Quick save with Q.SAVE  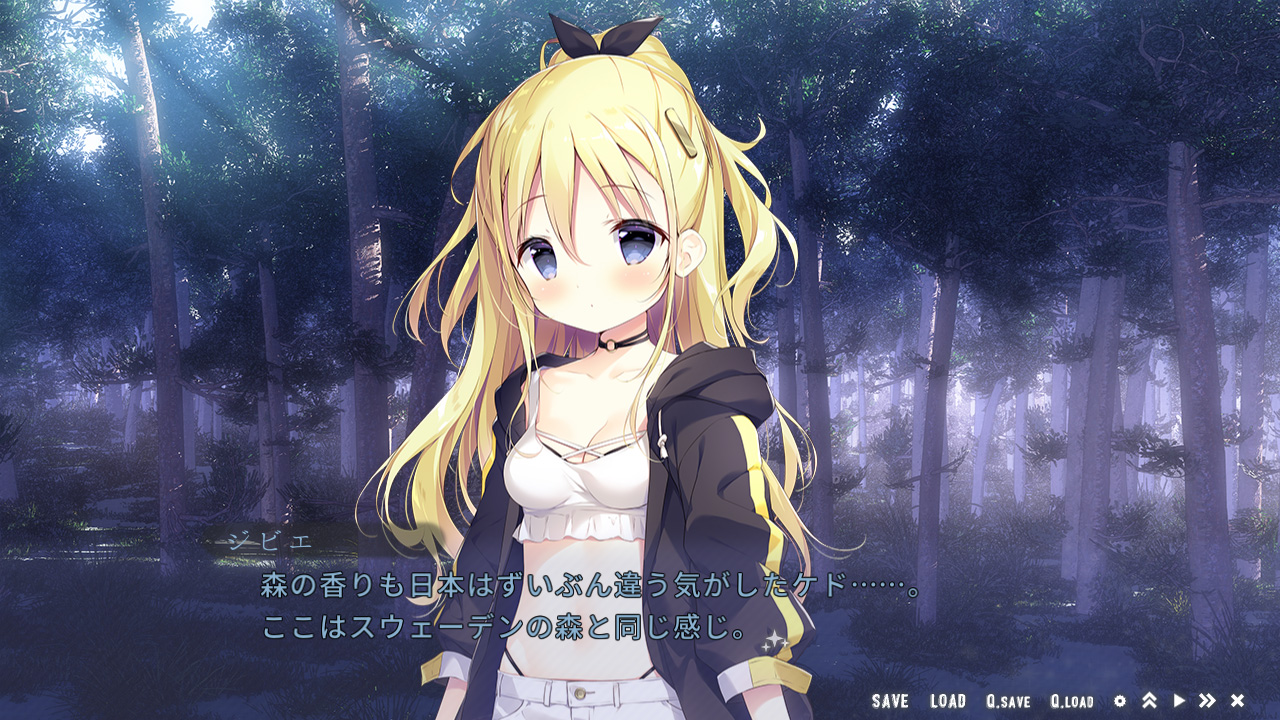[1007, 701]
